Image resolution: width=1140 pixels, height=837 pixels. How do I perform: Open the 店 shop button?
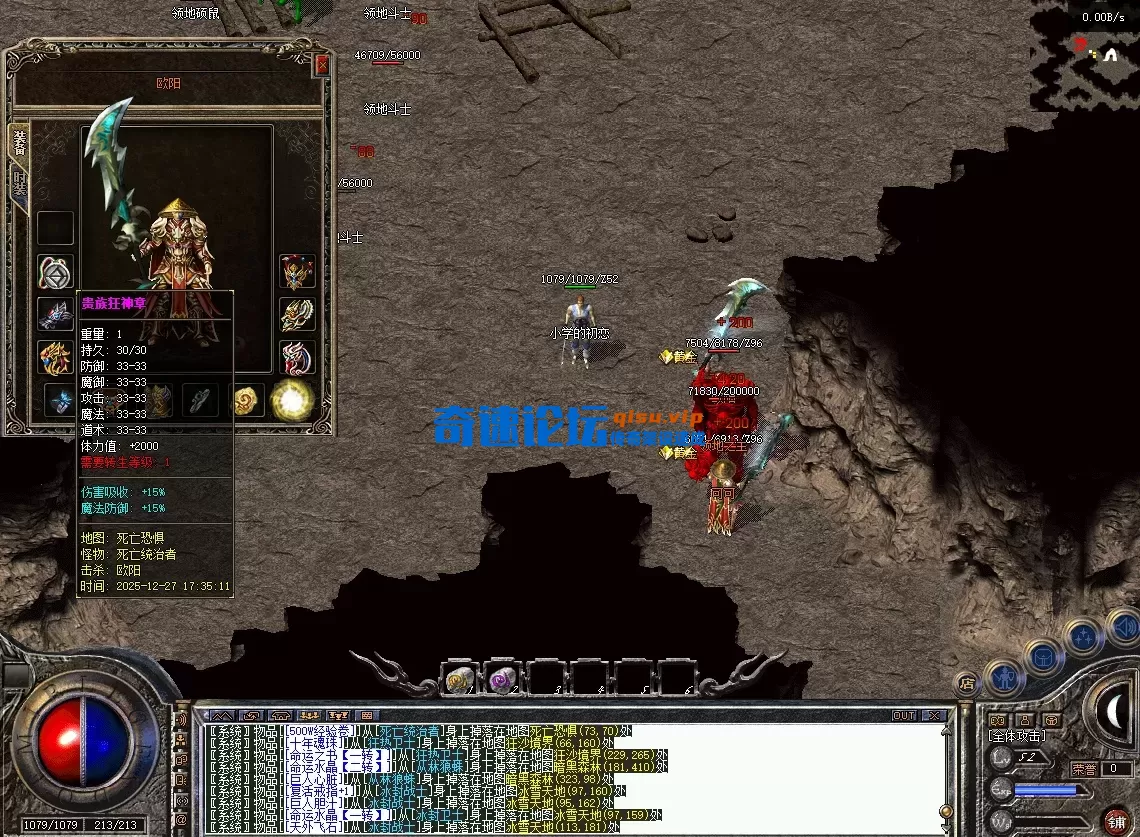pos(966,684)
